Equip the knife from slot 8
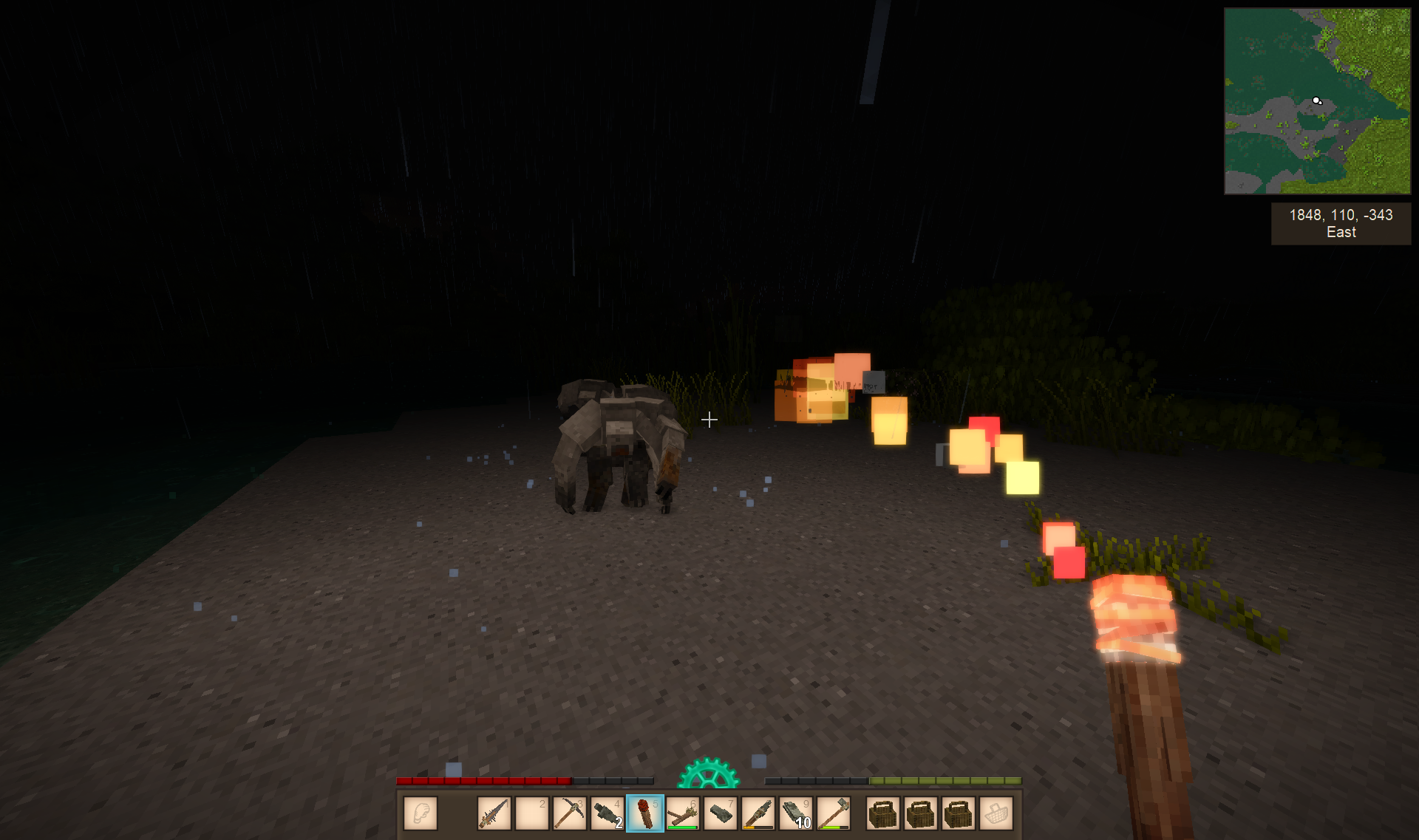The width and height of the screenshot is (1419, 840). pos(758,813)
